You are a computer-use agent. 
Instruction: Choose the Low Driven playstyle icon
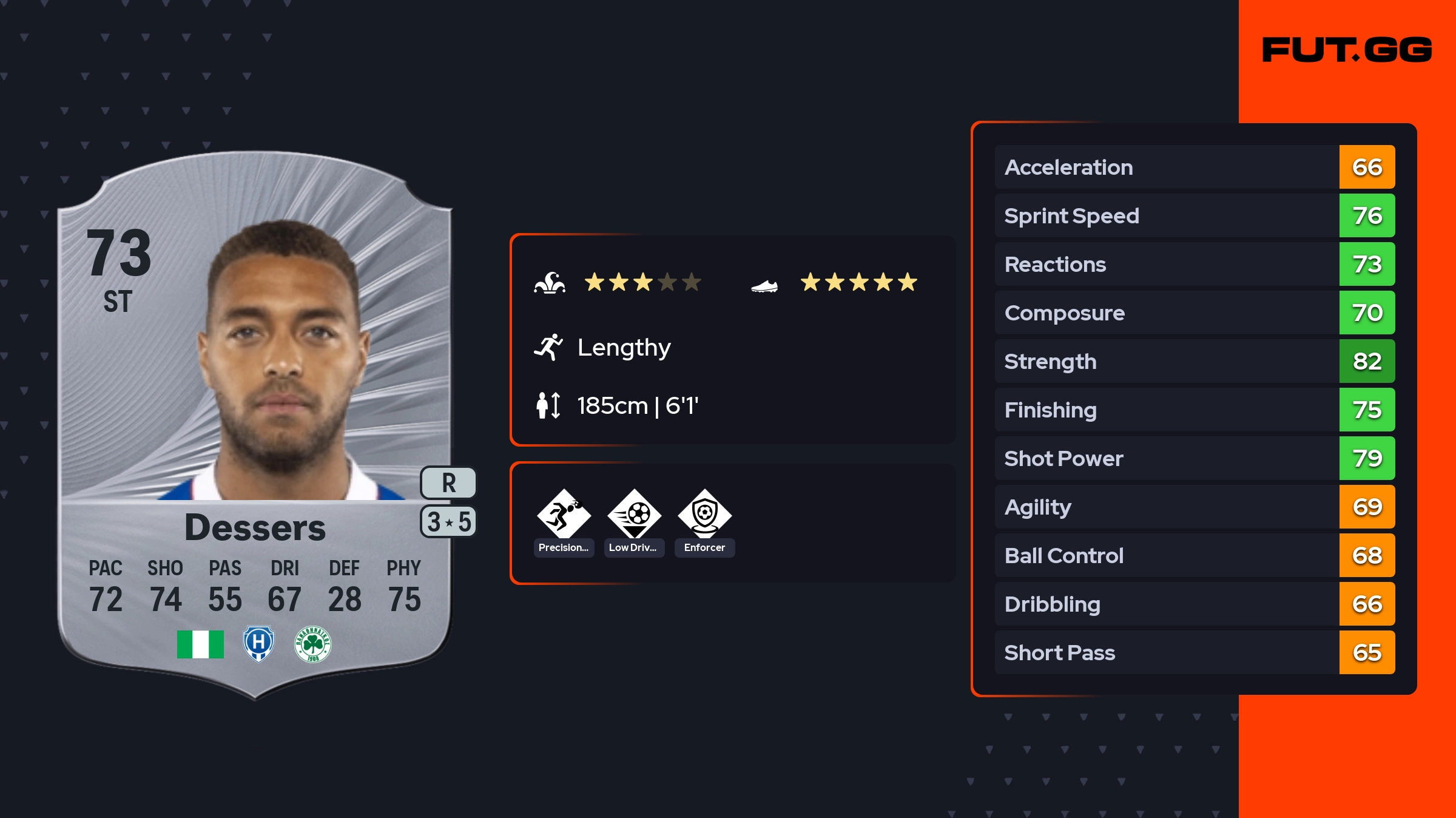coord(634,515)
